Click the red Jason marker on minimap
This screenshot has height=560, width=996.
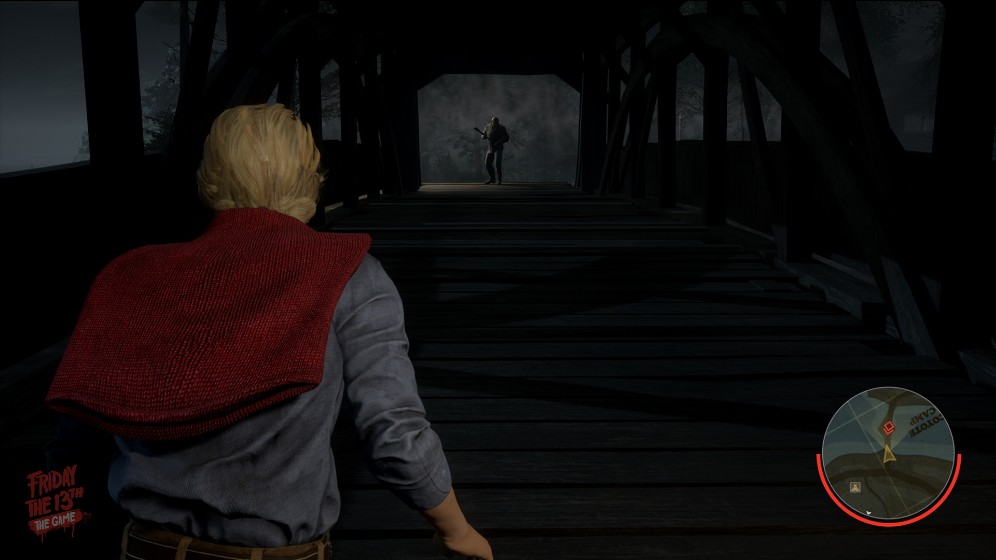coord(886,429)
